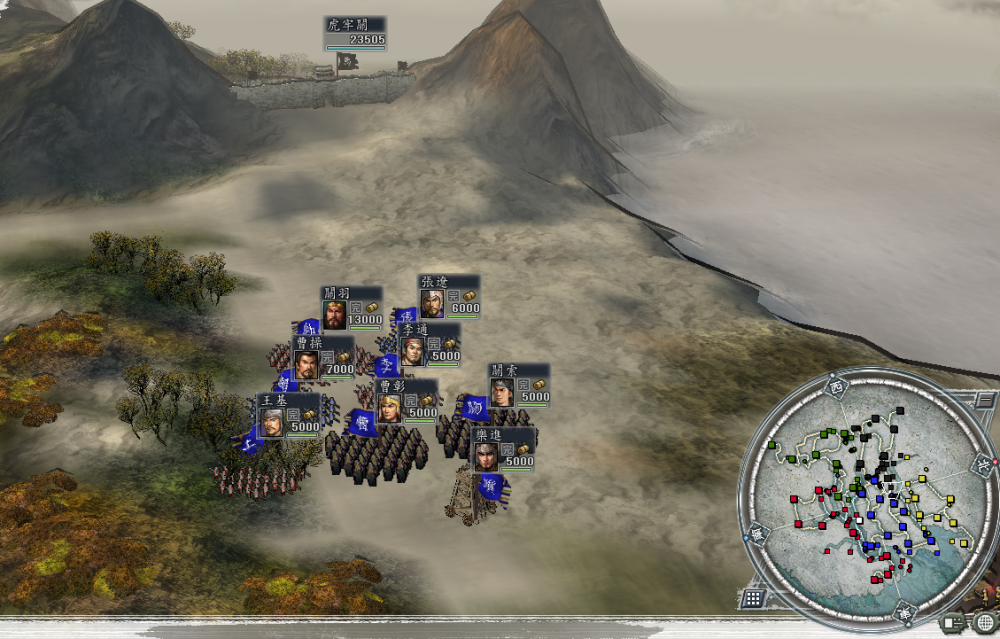Select the Wang Ji (王基) unit panel

click(289, 415)
